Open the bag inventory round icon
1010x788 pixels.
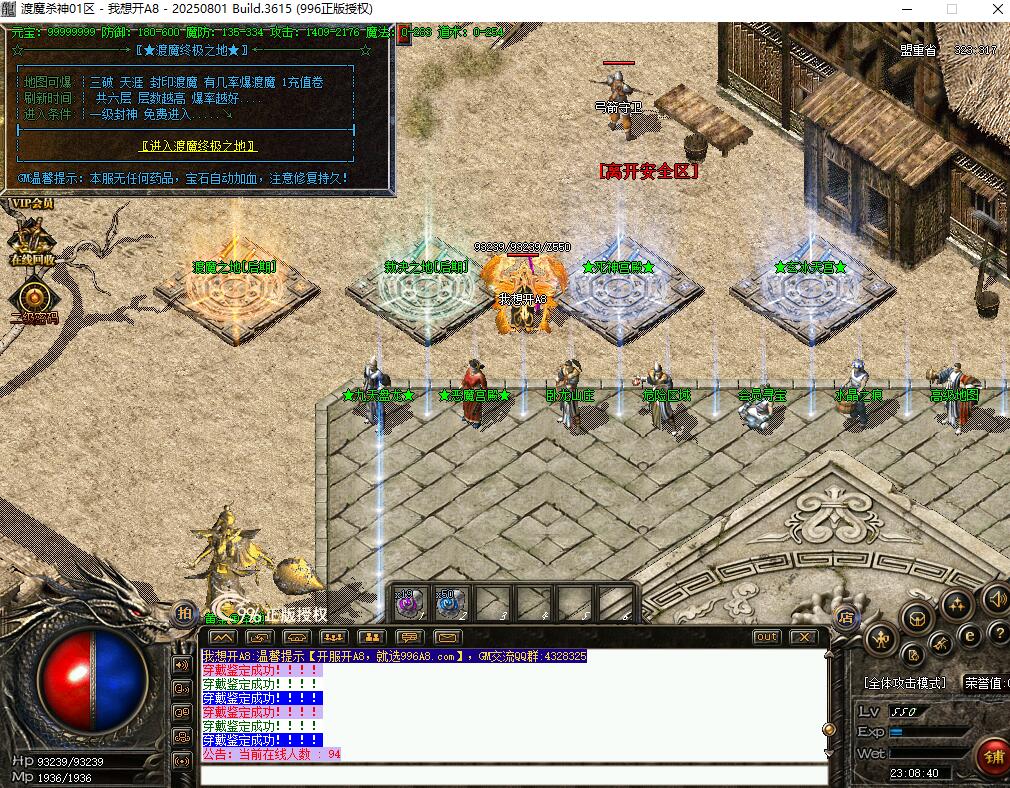(x=917, y=619)
